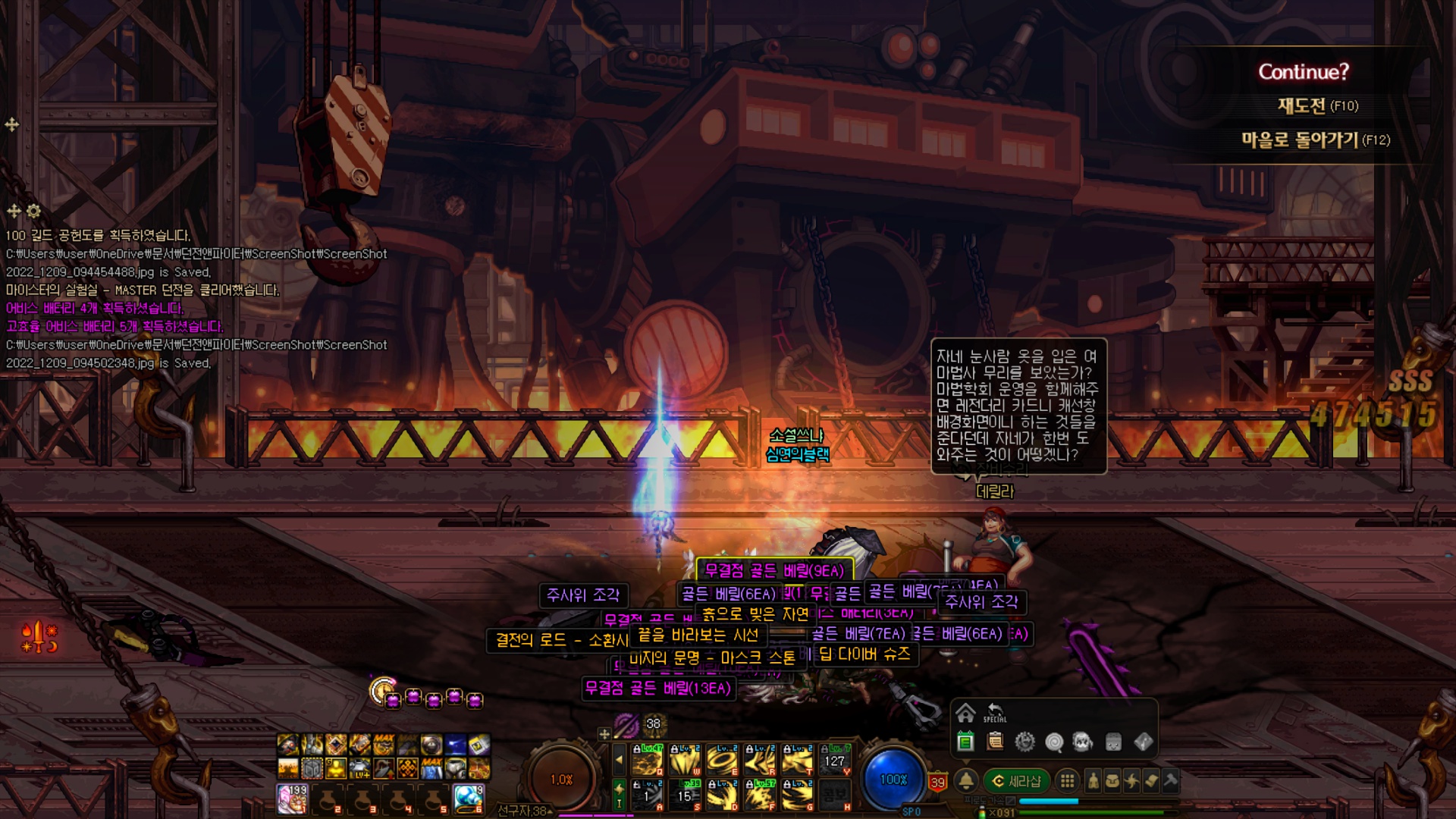
Task: Use the consumable in quickslot 1
Action: 293,799
